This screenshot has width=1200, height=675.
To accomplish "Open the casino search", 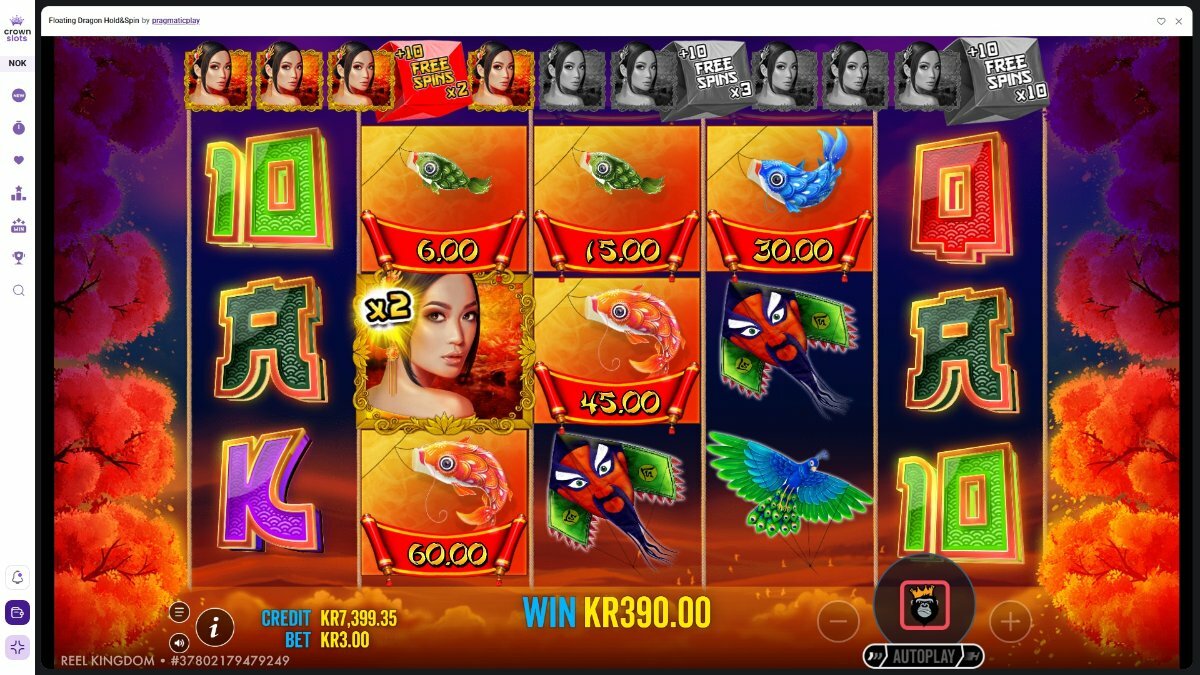I will tap(18, 290).
